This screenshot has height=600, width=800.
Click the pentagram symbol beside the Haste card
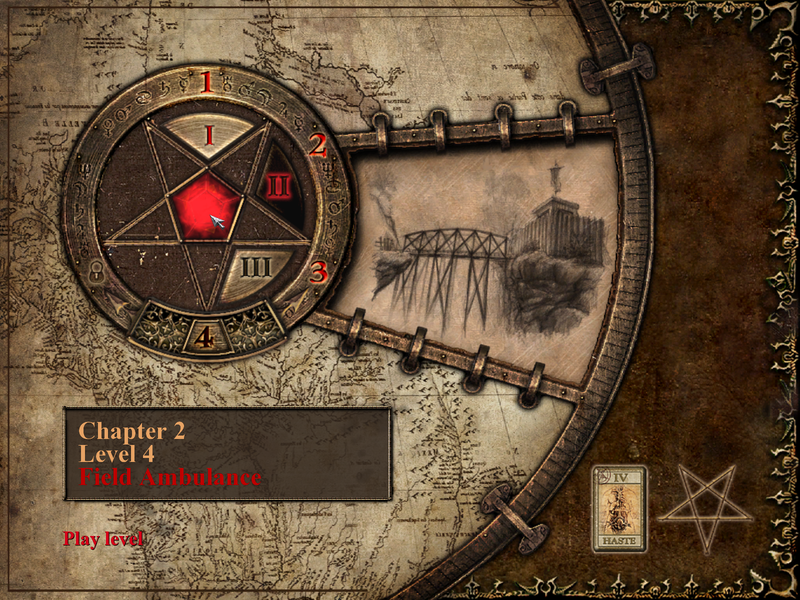point(705,505)
